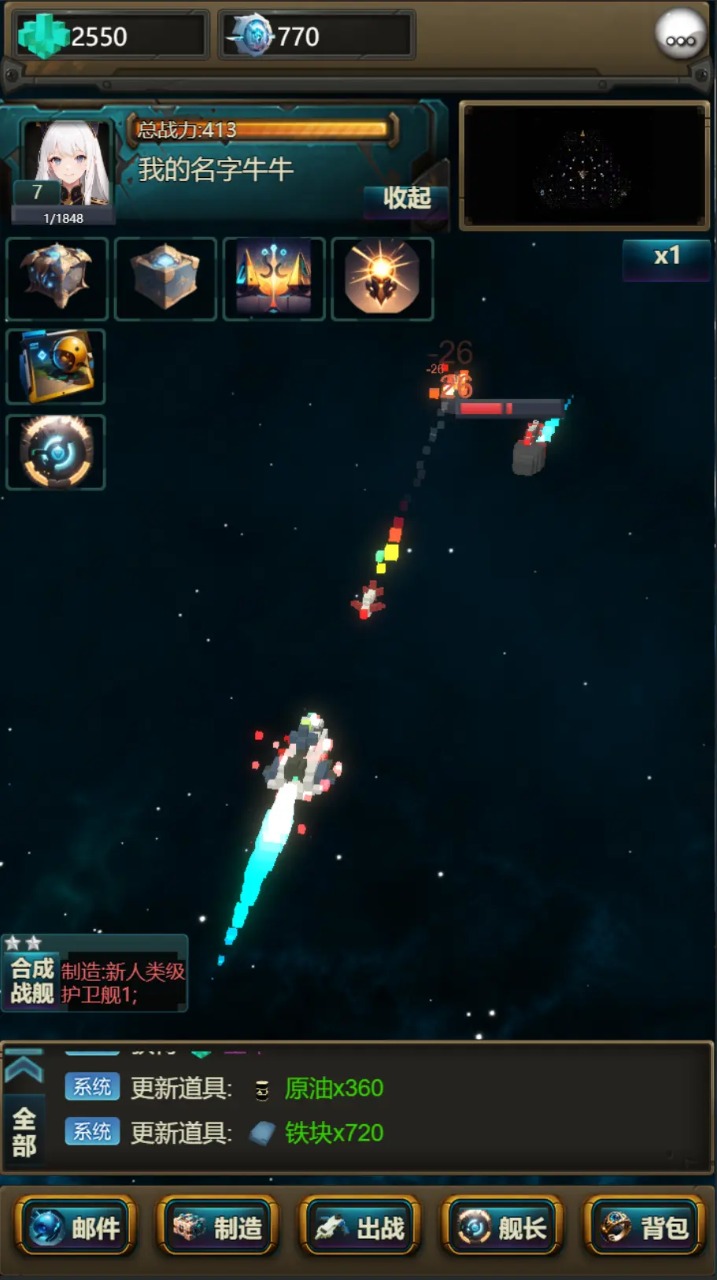Collapse the panel with 收起

point(406,198)
